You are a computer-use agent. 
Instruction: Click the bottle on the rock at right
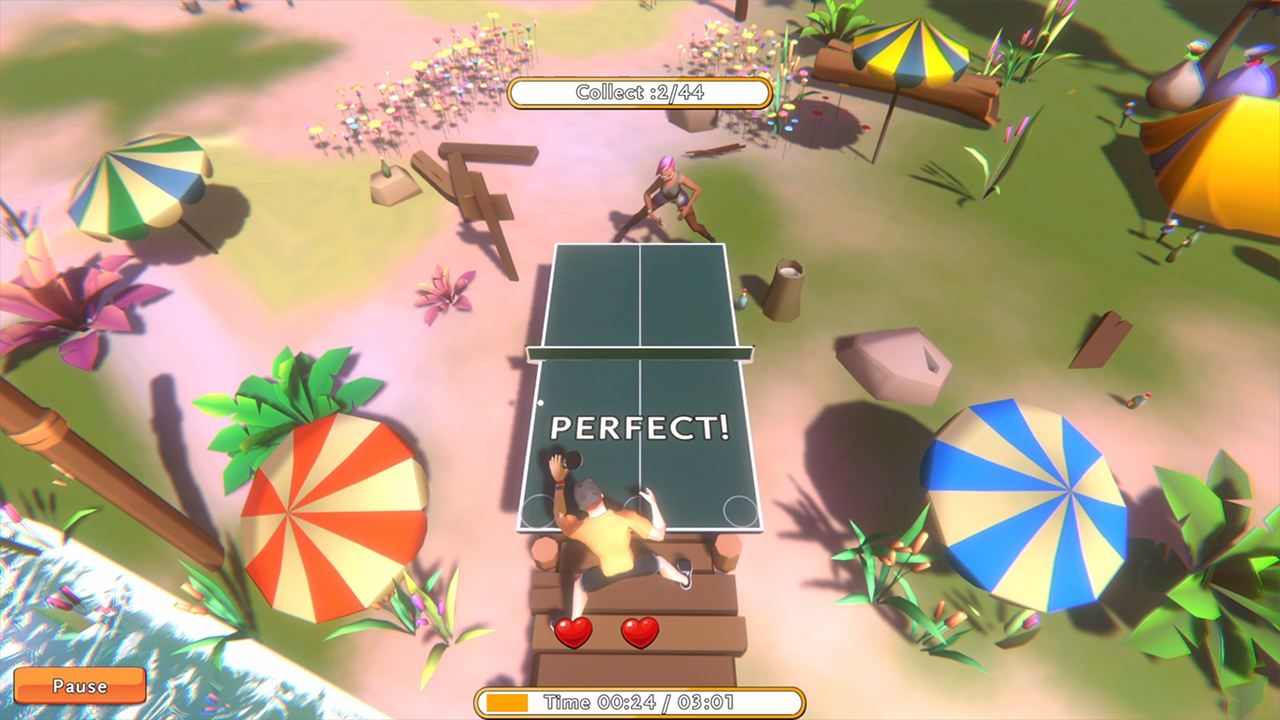point(1136,402)
